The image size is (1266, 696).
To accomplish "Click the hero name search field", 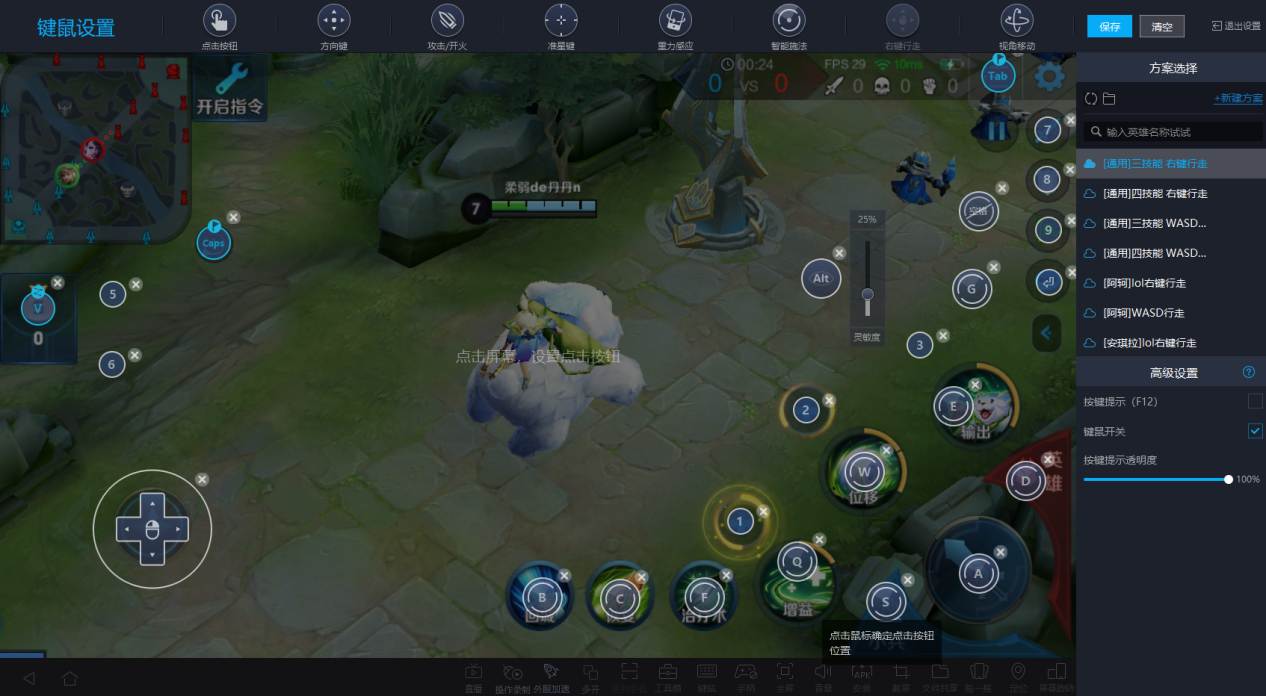I will point(1175,132).
